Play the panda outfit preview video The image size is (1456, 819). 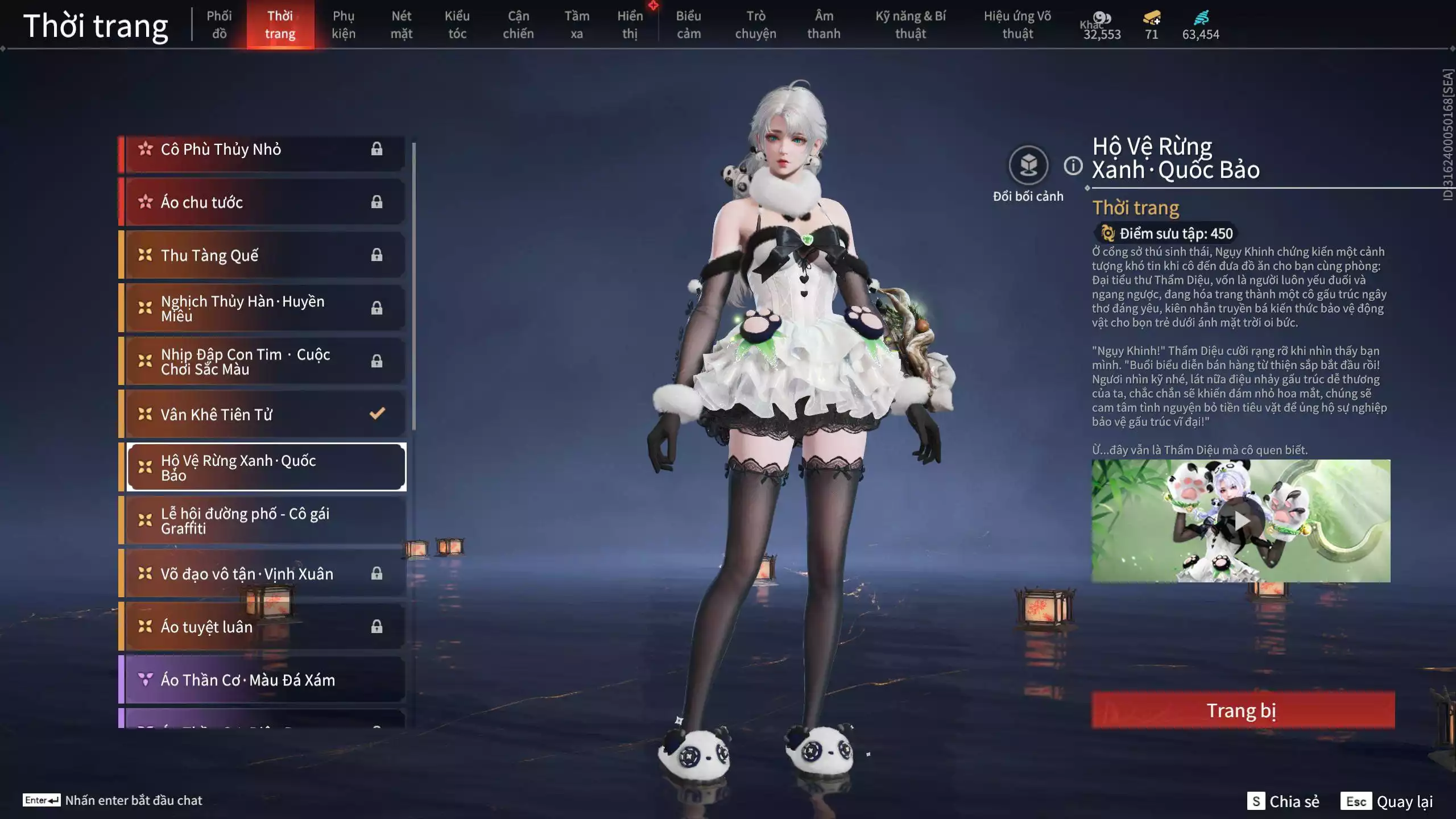[x=1240, y=520]
